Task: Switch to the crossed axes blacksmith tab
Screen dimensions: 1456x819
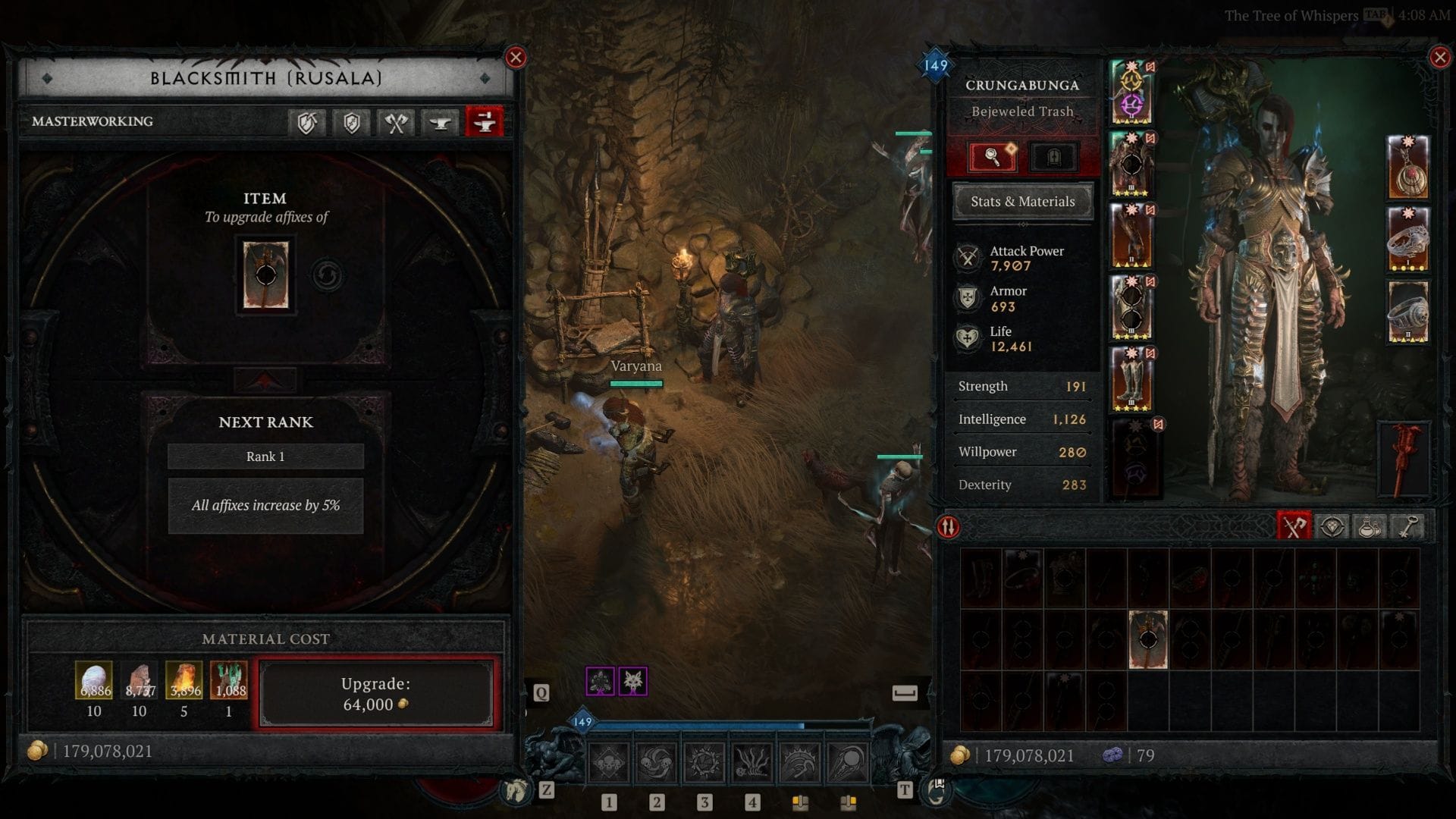Action: point(395,122)
